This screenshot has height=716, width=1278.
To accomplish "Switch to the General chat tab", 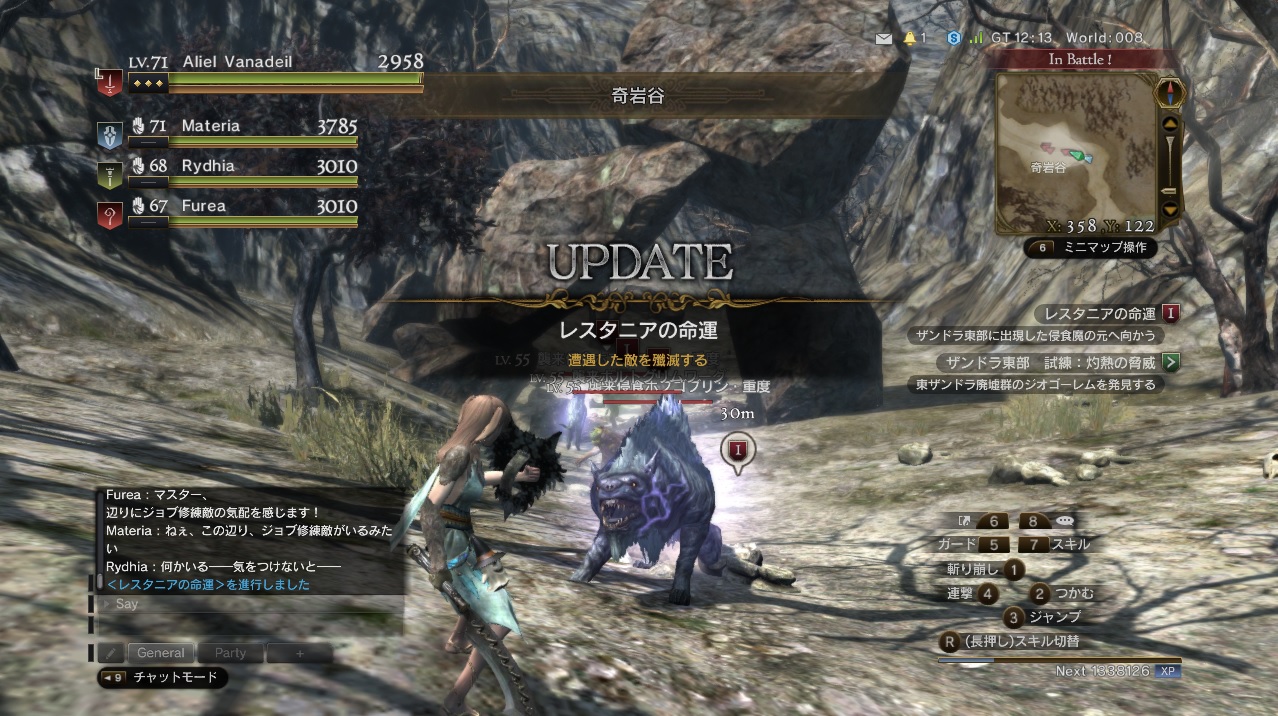I will click(161, 653).
